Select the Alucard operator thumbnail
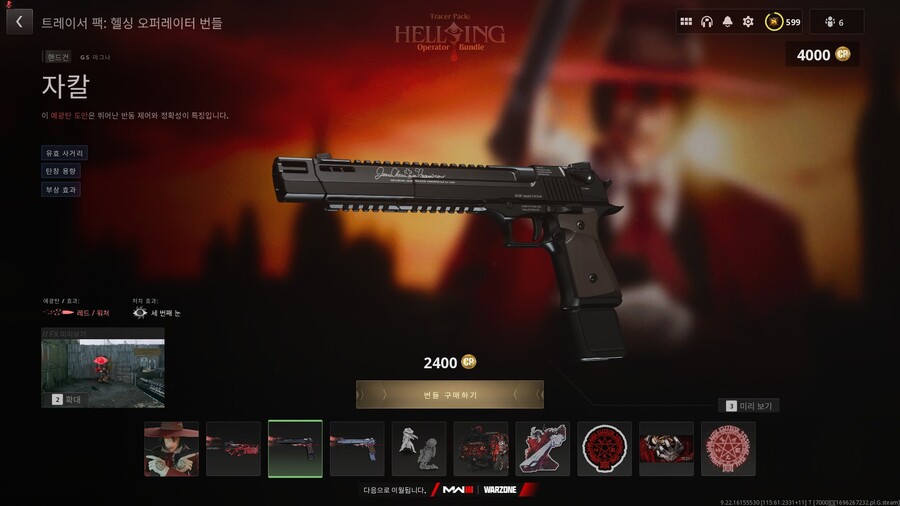The height and width of the screenshot is (506, 900). pyautogui.click(x=171, y=448)
